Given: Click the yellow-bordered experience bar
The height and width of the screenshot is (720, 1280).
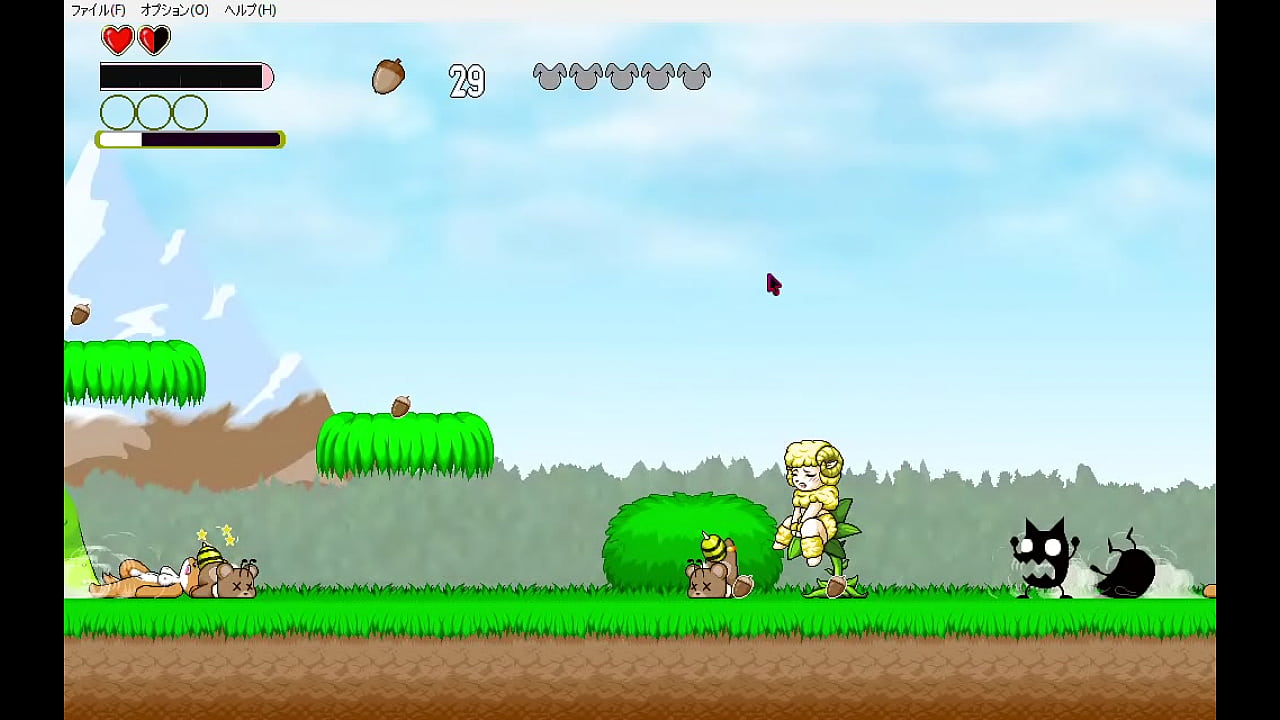Looking at the screenshot, I should (x=188, y=140).
